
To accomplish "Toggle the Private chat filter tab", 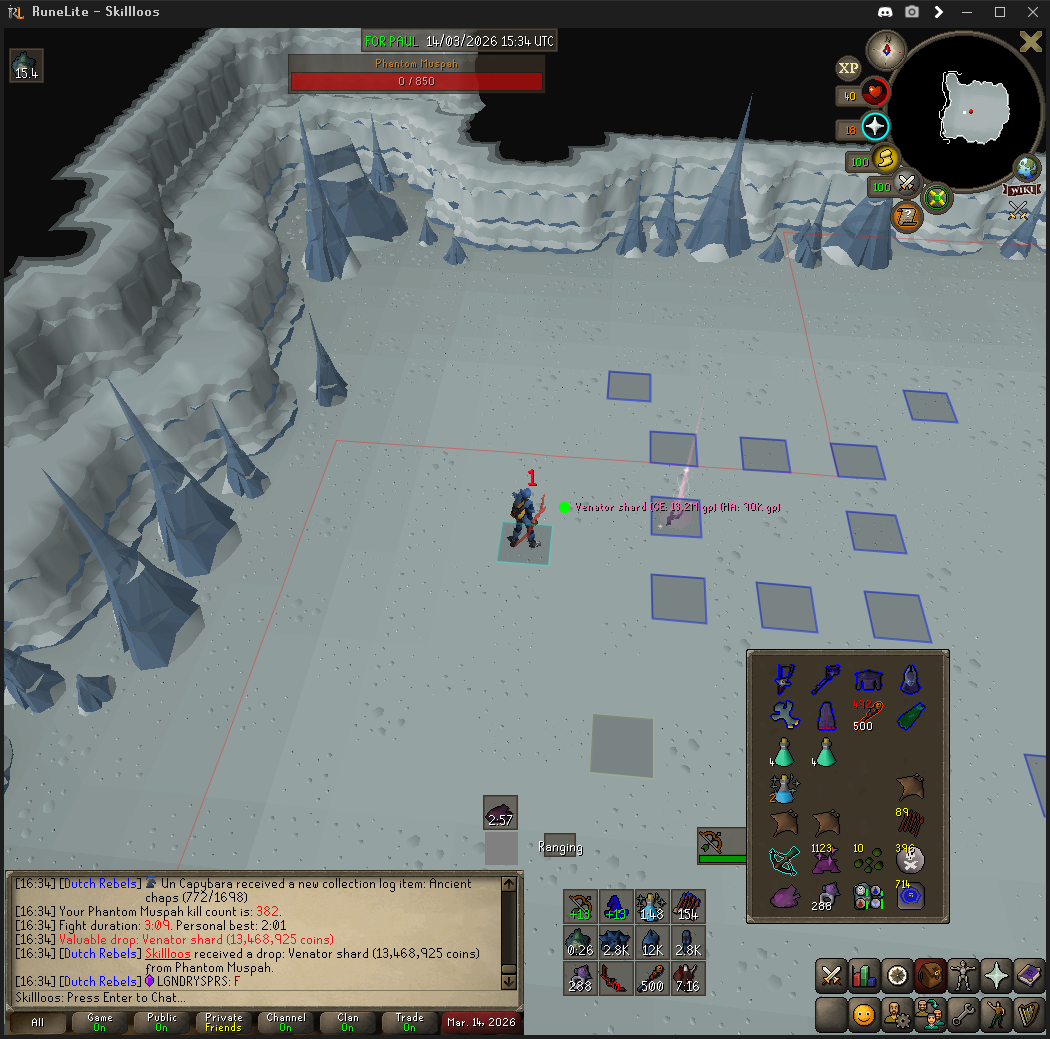I will tap(224, 1022).
